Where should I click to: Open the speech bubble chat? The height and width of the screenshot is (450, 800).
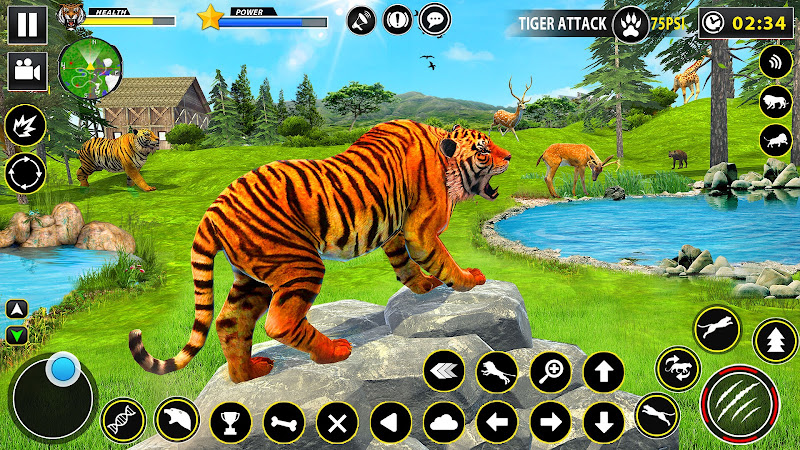click(x=434, y=19)
